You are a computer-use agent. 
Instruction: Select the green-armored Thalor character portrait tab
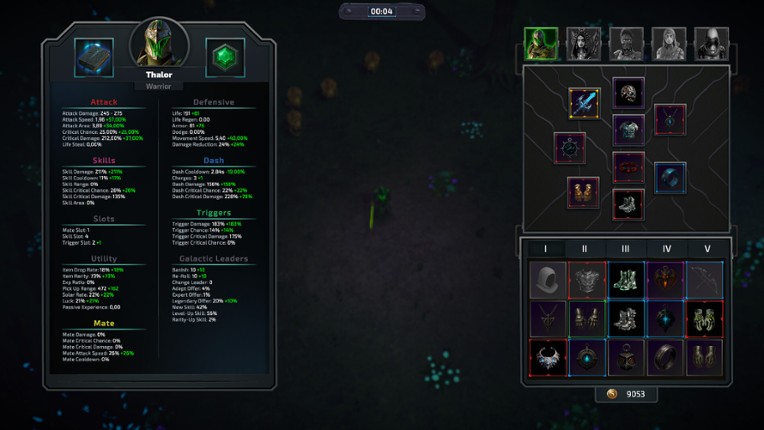[541, 44]
